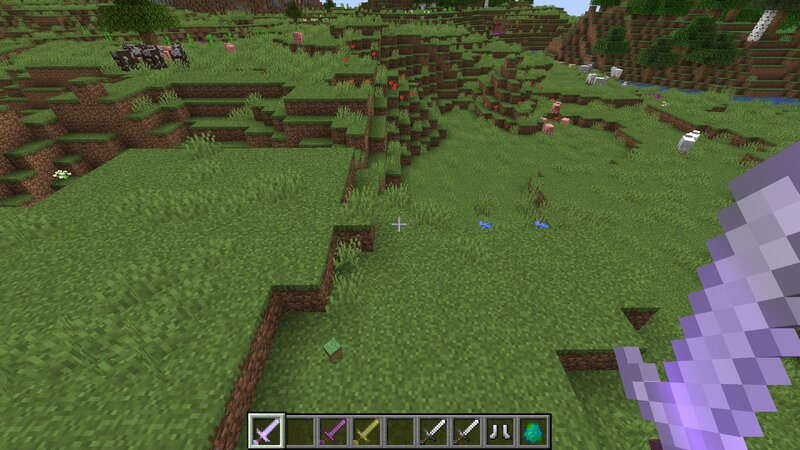Viewport: 800px width, 450px height.
Task: Equip the golden yellow sword slot
Action: 367,431
